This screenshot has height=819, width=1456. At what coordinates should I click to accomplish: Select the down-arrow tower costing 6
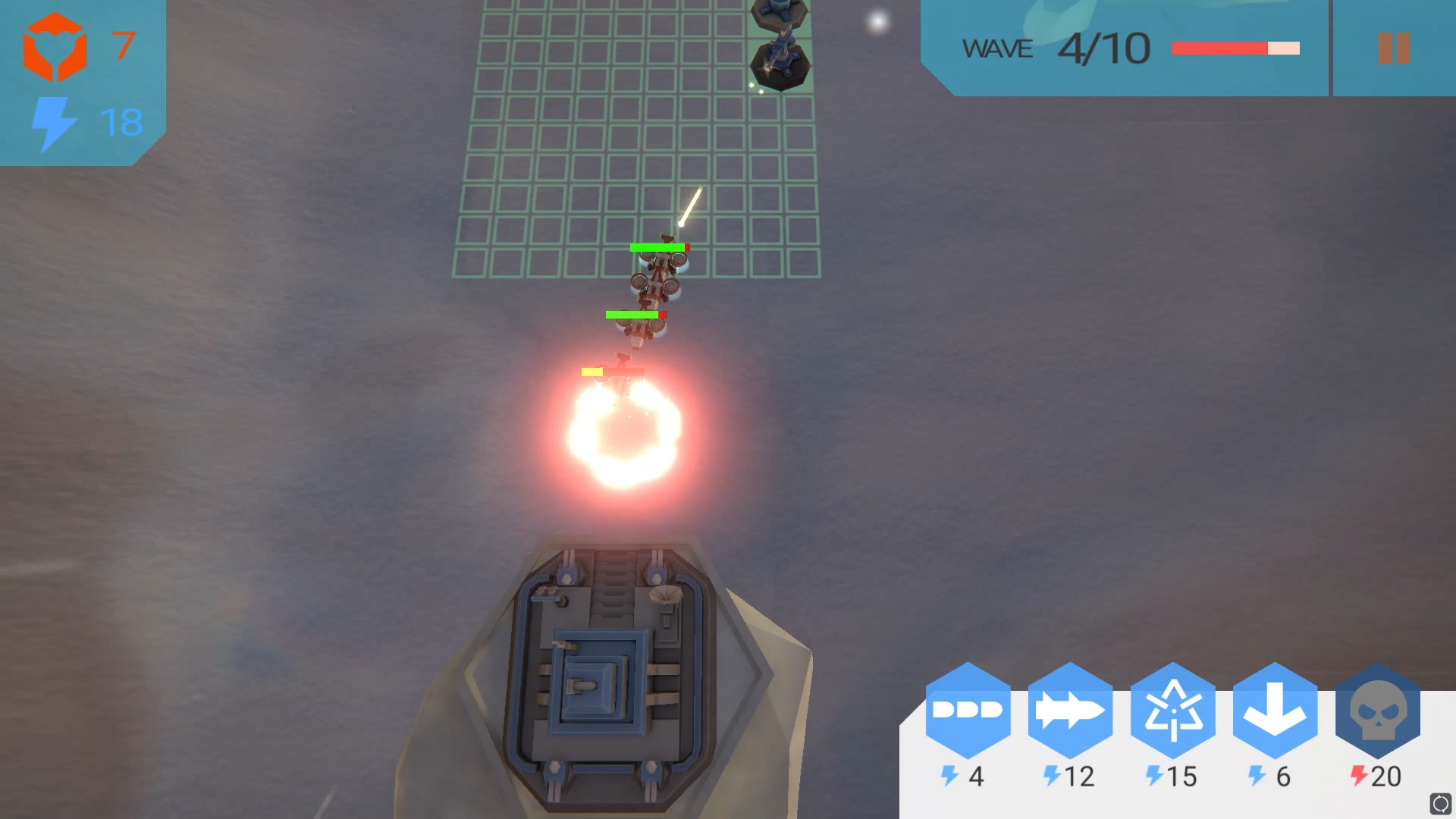(1275, 711)
